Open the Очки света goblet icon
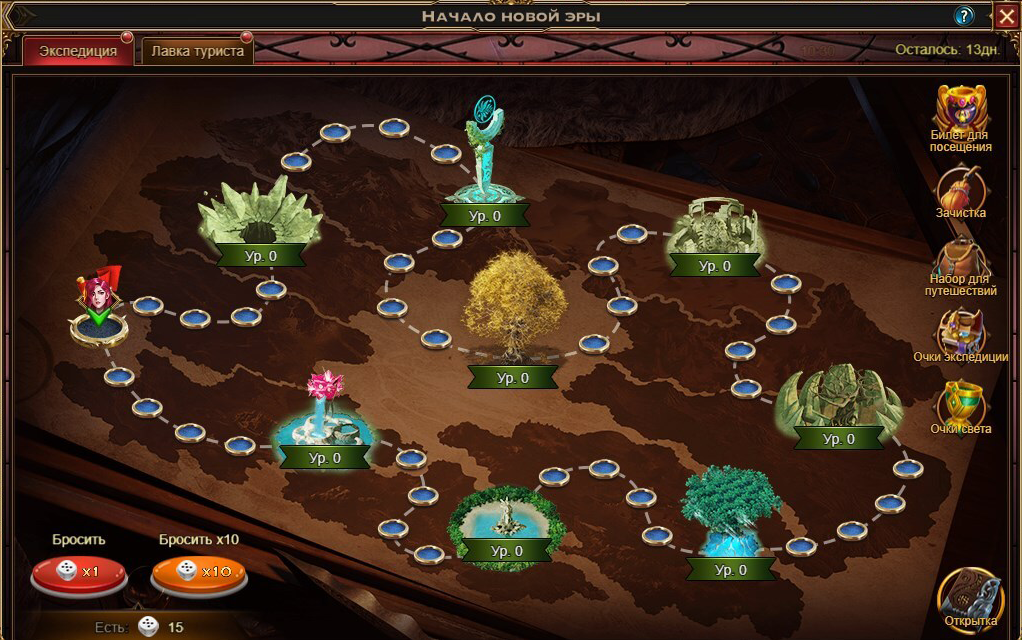Viewport: 1022px width, 640px height. 961,404
